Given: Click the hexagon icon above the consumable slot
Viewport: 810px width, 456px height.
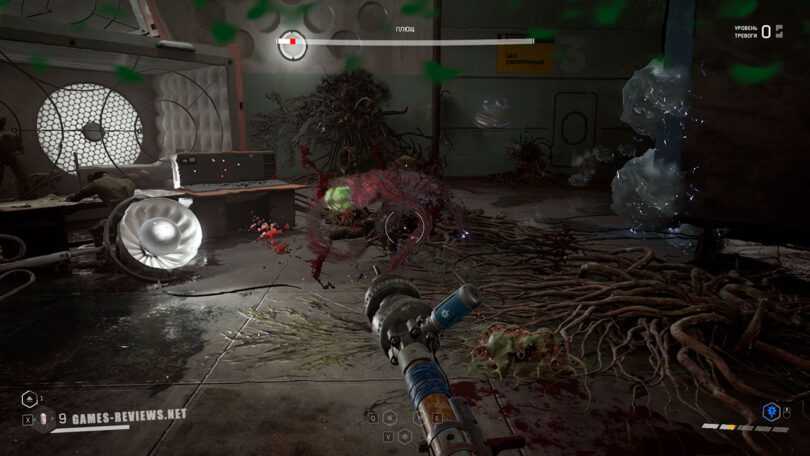Looking at the screenshot, I should [x=28, y=400].
